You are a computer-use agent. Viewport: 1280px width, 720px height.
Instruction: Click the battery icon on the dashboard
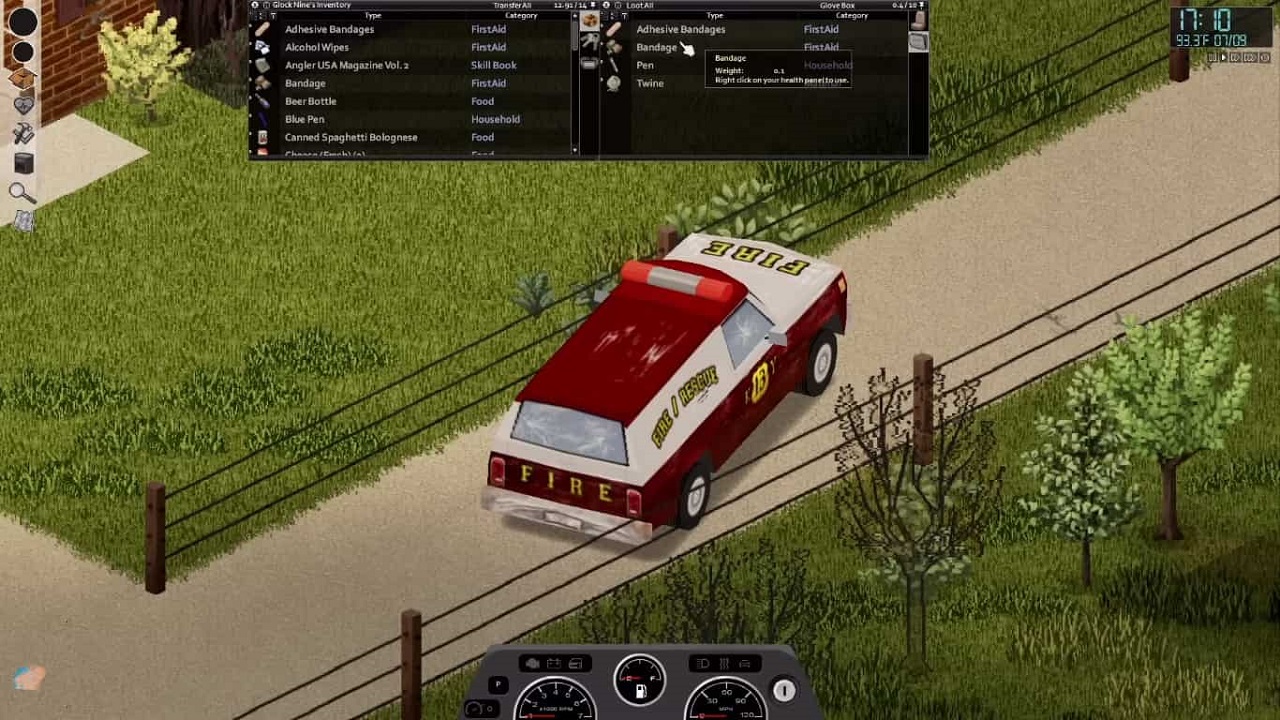click(x=552, y=662)
